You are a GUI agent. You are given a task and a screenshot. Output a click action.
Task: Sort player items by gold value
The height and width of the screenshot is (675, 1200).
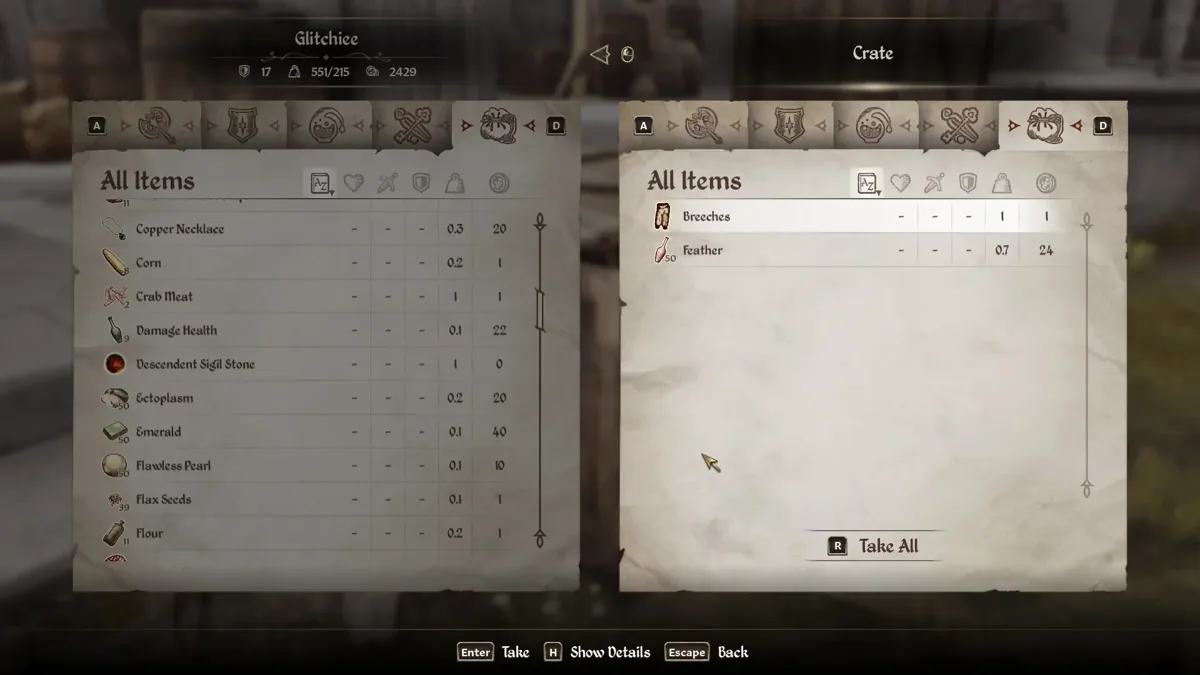(x=499, y=183)
